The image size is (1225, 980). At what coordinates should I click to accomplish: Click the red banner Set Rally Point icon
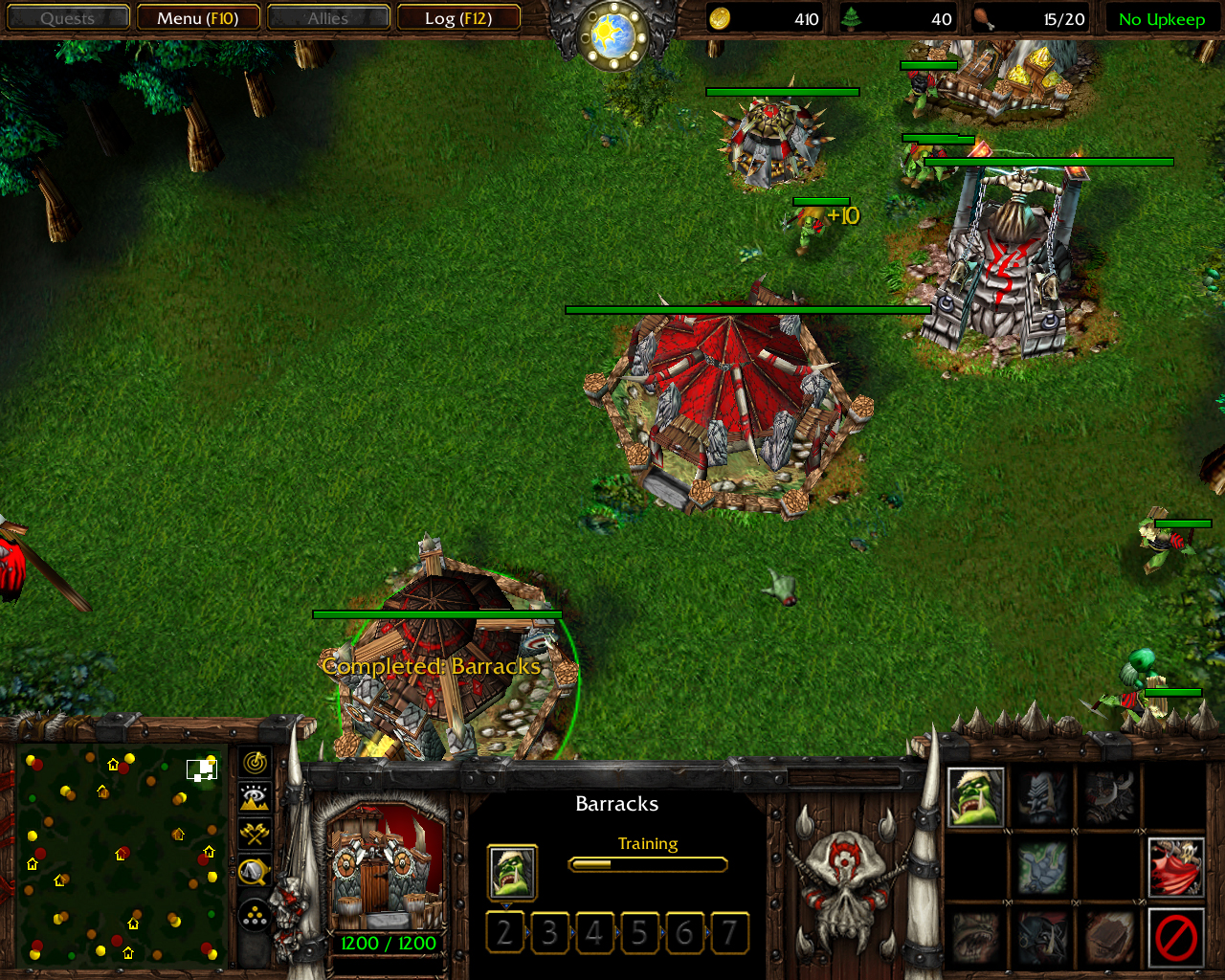(1176, 867)
